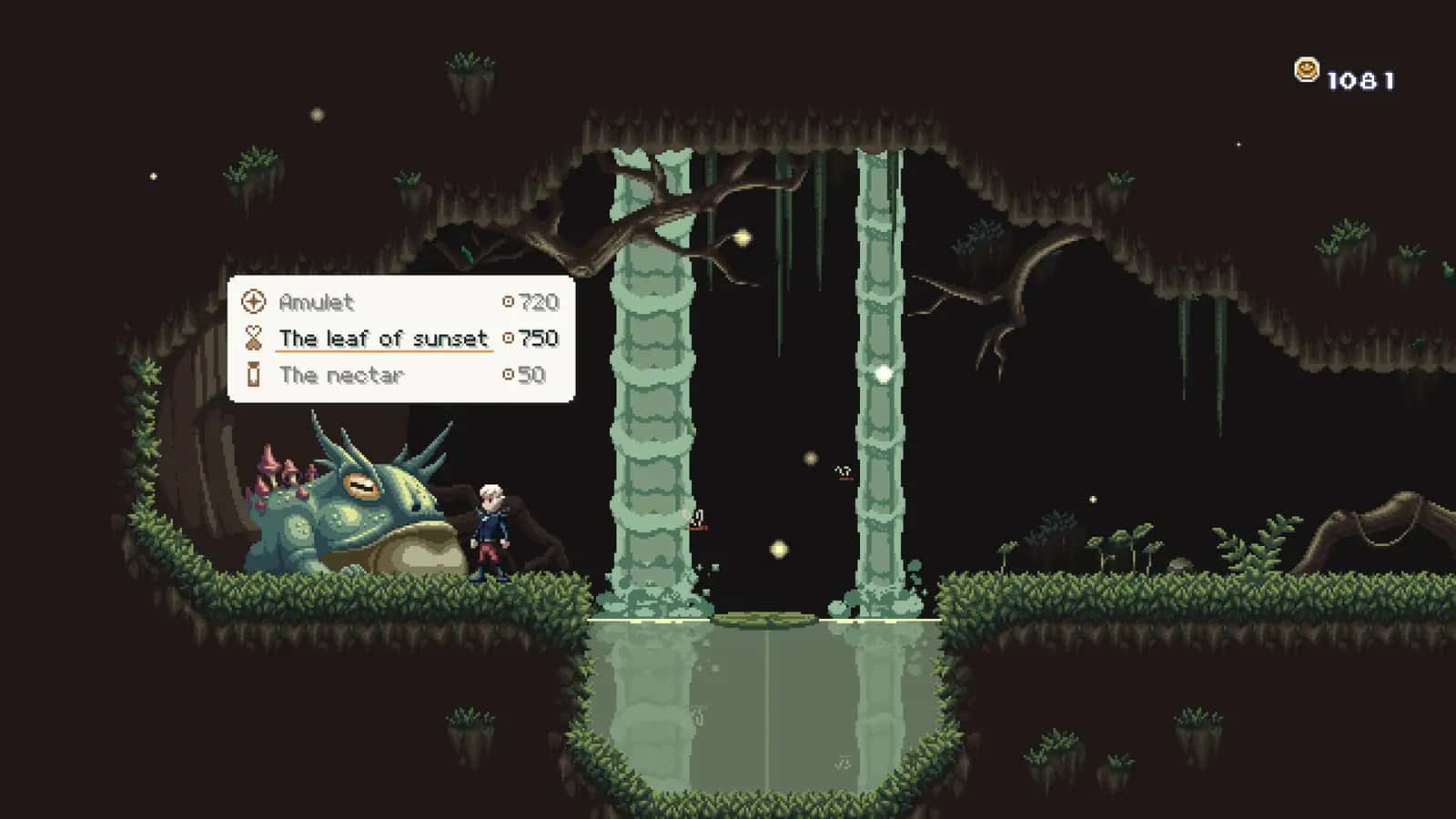The image size is (1456, 819).
Task: Click the gold coin icon in the currency counter
Action: (1307, 68)
